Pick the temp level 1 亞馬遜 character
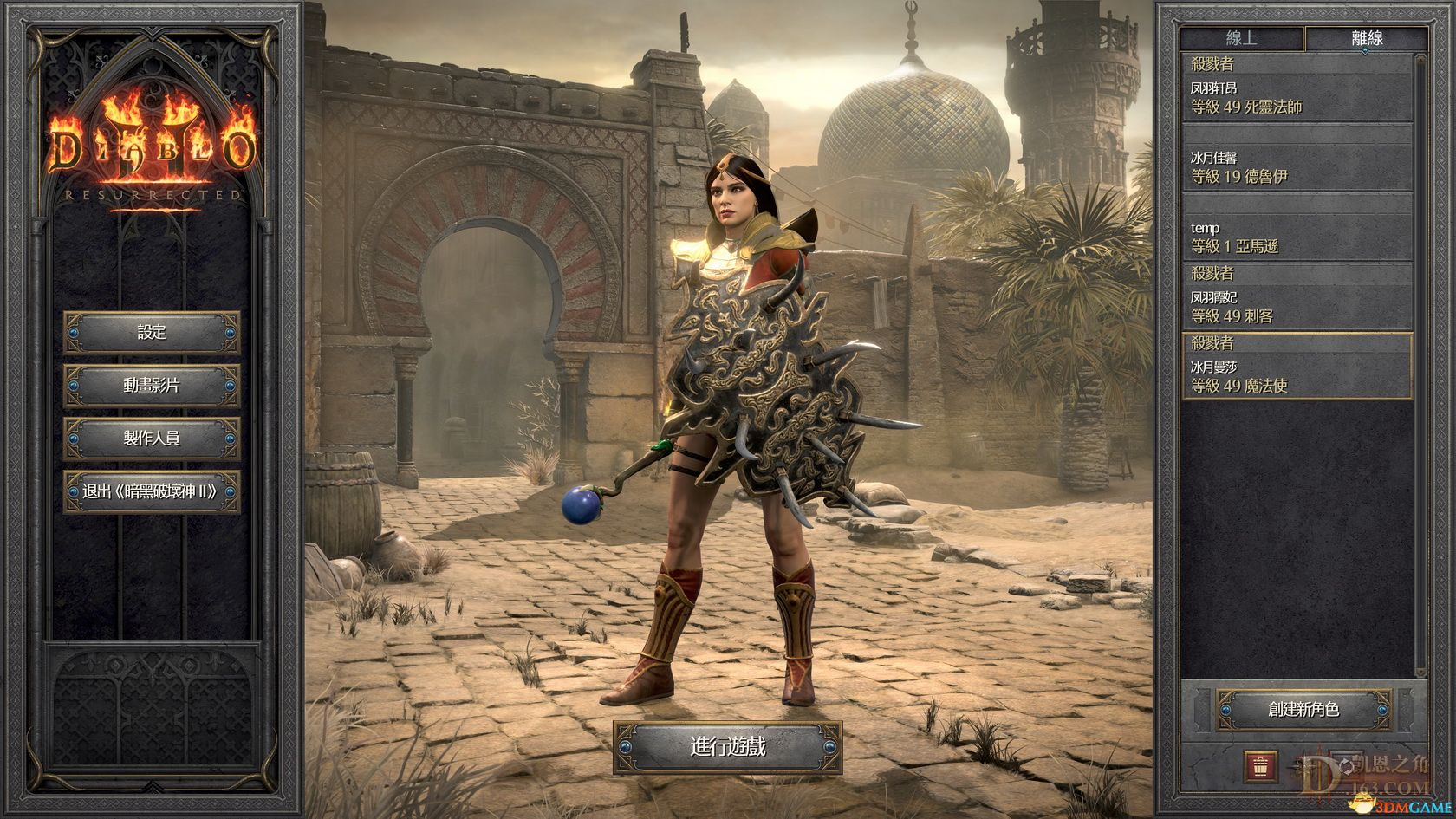The image size is (1456, 819). [1297, 237]
